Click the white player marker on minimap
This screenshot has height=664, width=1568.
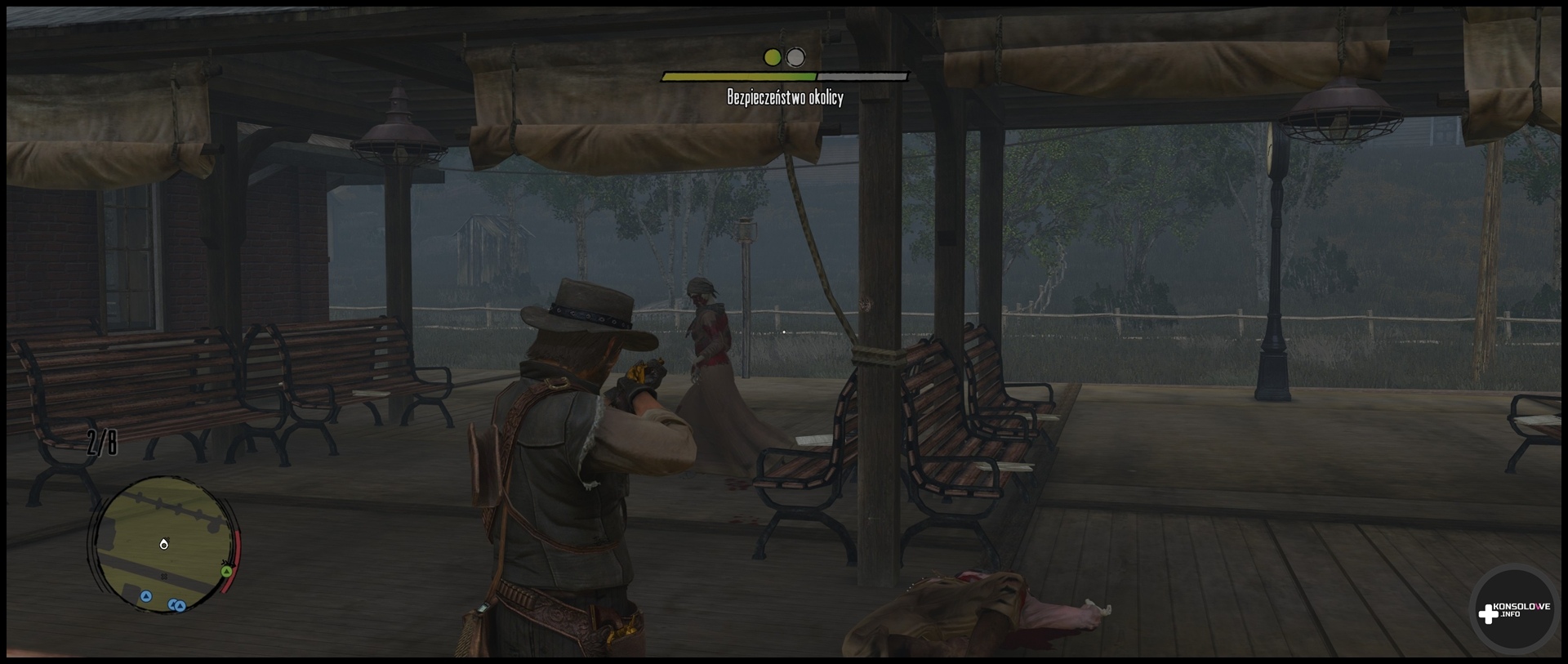click(164, 544)
